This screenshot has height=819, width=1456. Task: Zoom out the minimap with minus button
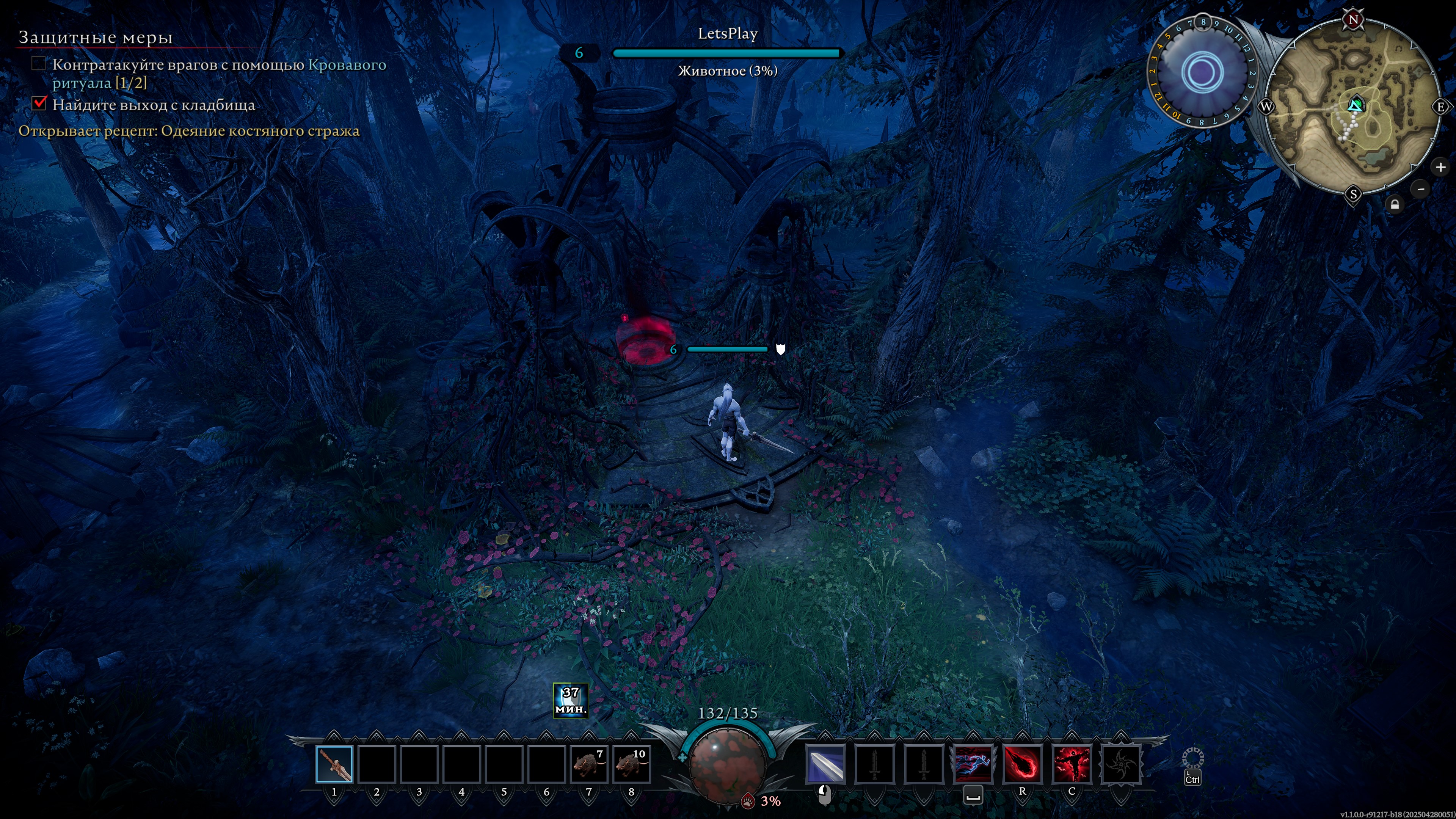click(1421, 189)
